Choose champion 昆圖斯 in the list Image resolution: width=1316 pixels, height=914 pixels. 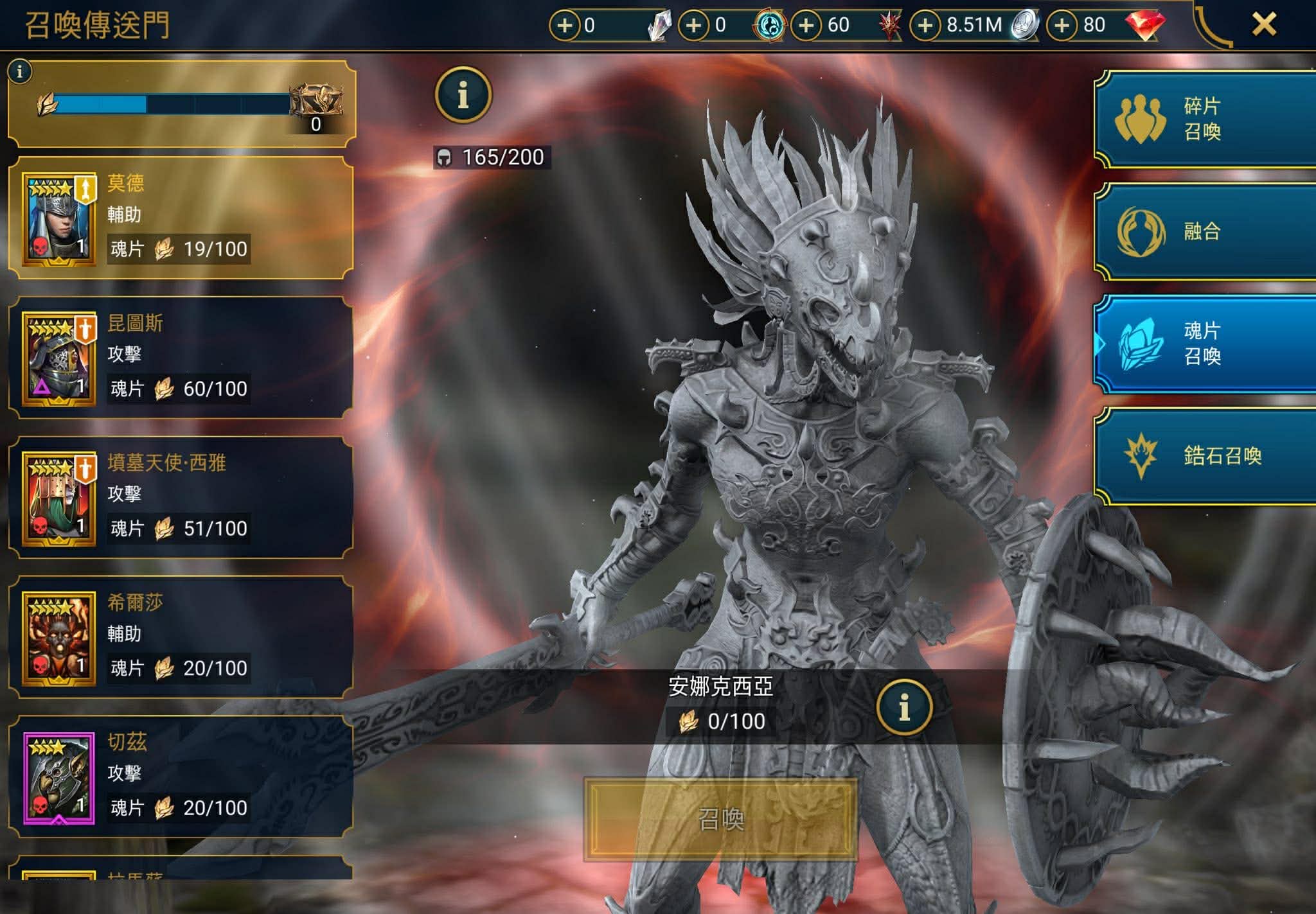[181, 358]
